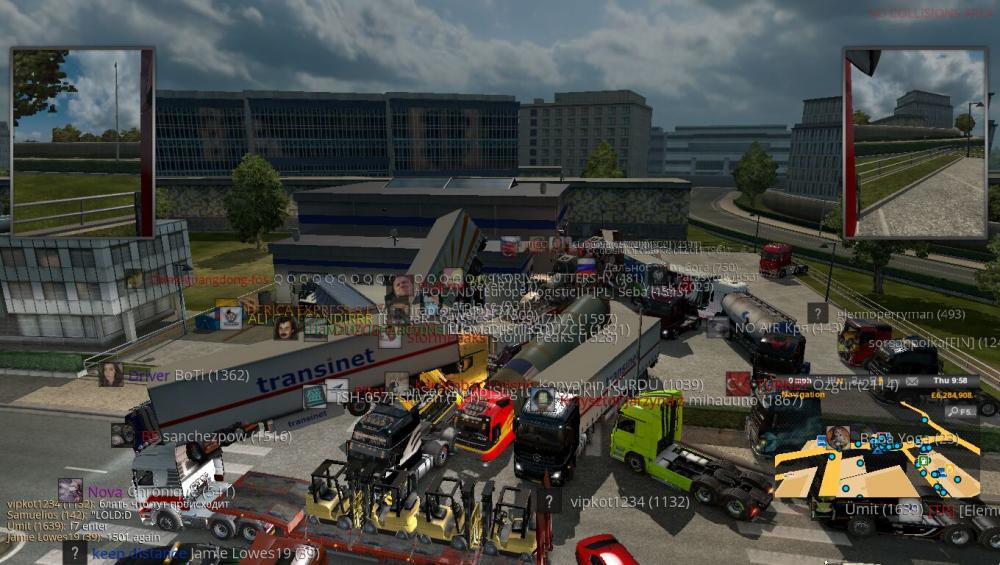Select player tag BoTi (1362) avatar
This screenshot has width=1000, height=565.
[x=110, y=374]
